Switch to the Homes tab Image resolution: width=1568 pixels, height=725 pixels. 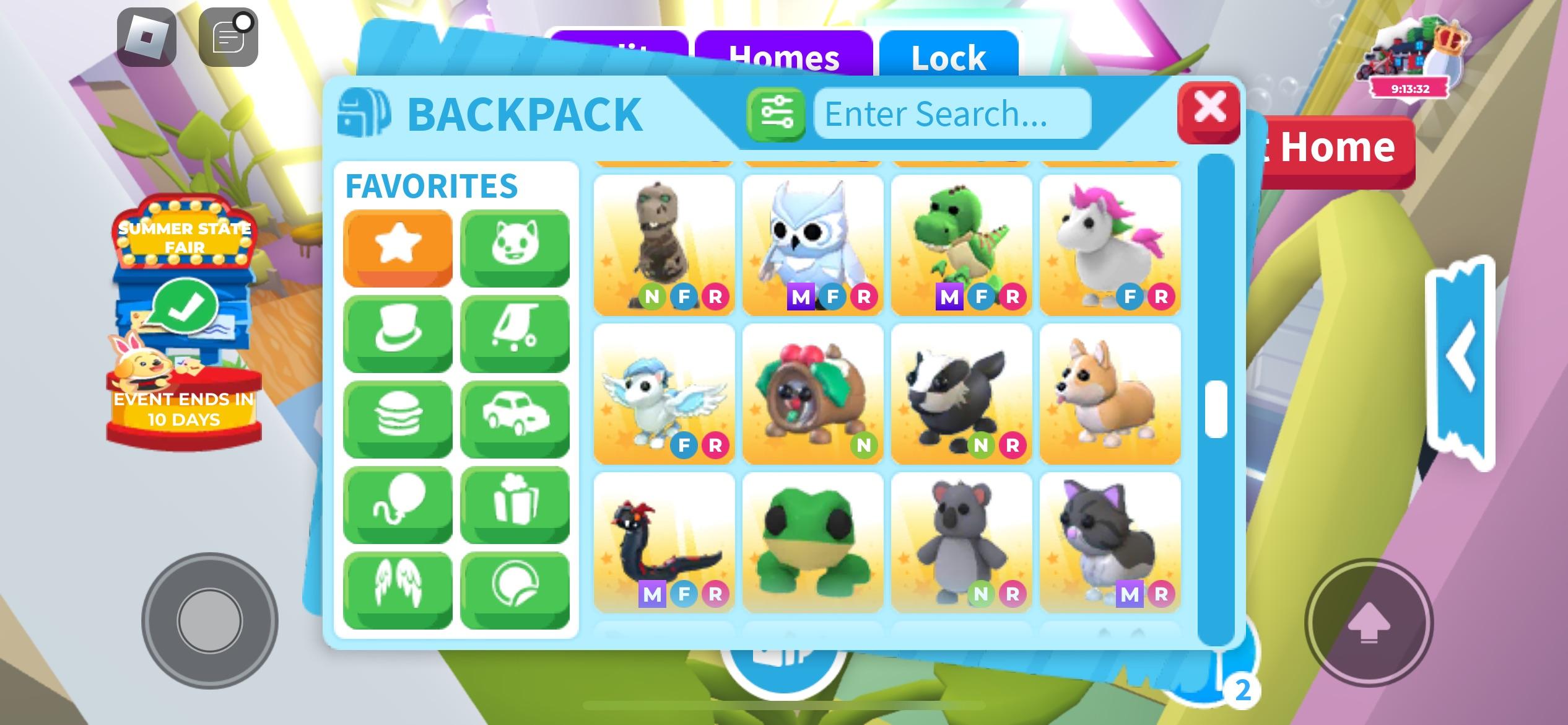click(783, 58)
